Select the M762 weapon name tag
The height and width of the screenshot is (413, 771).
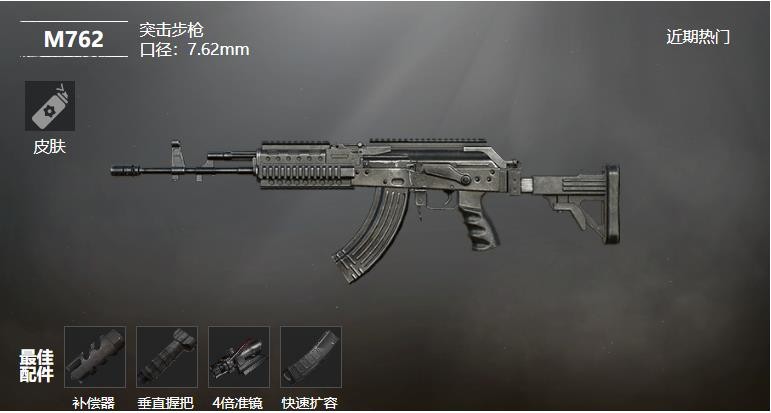[x=73, y=39]
